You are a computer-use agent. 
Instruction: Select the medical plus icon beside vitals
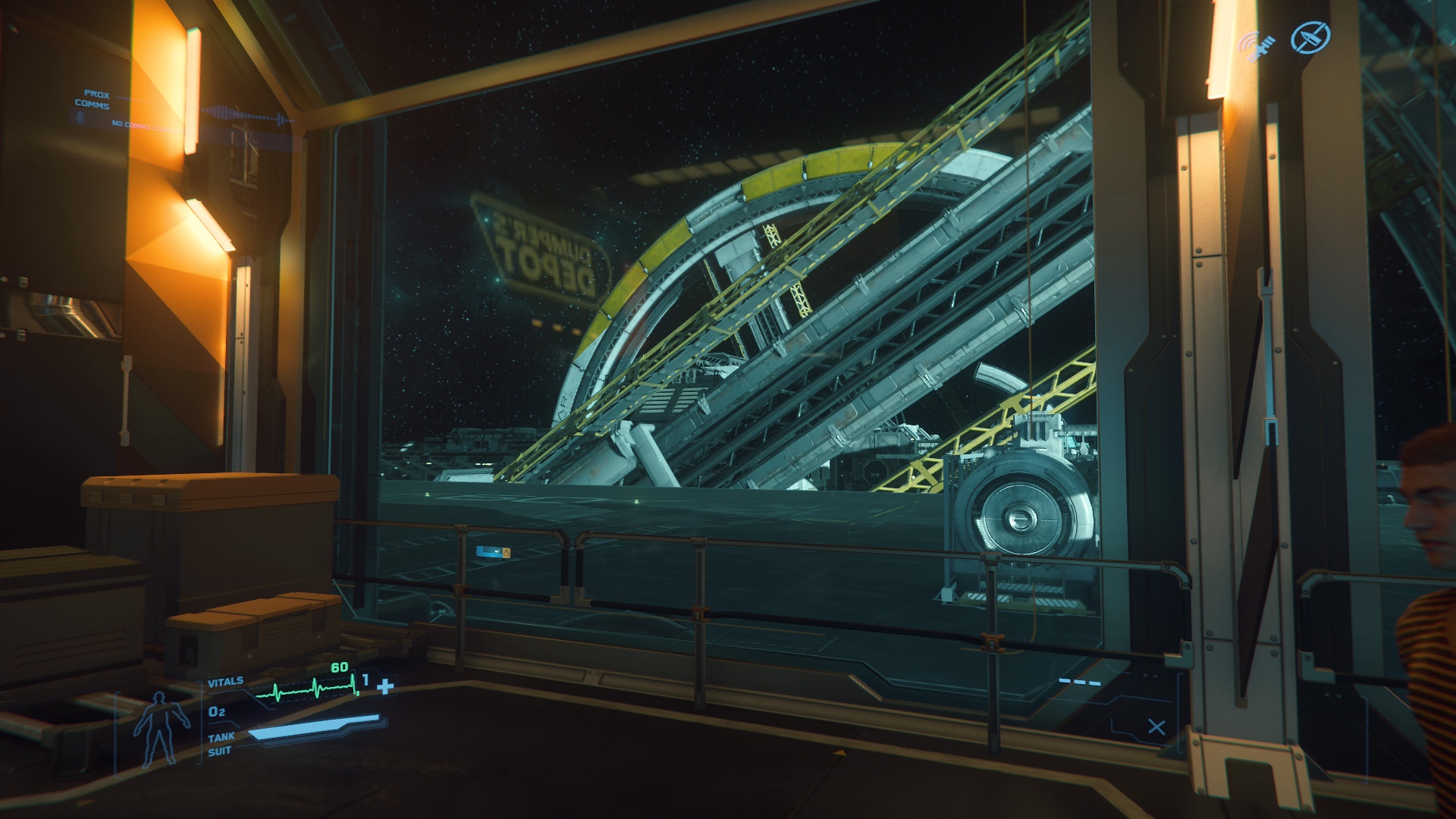[385, 686]
